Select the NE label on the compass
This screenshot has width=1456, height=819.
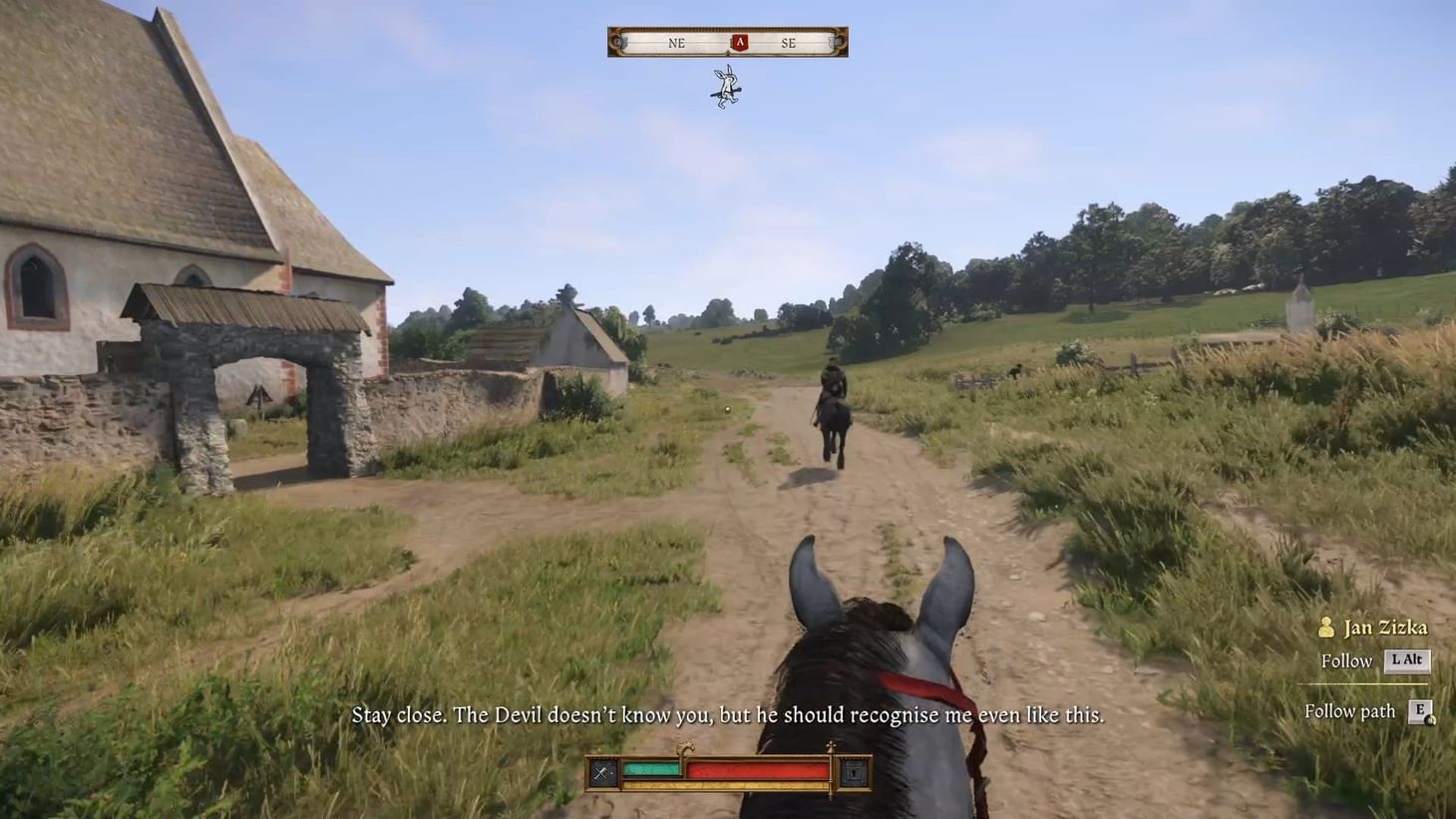pos(677,43)
